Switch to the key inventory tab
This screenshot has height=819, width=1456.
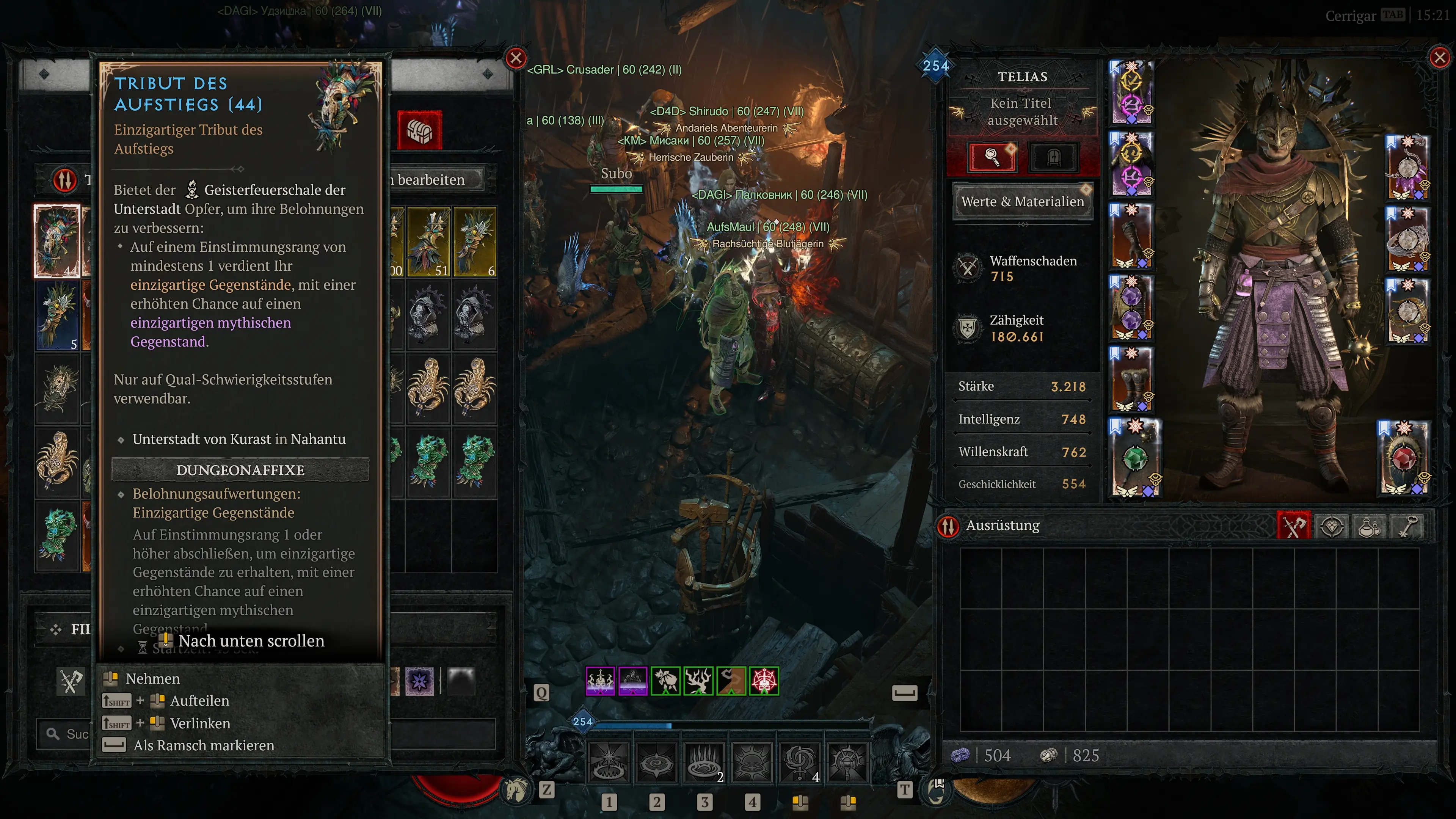(1408, 526)
